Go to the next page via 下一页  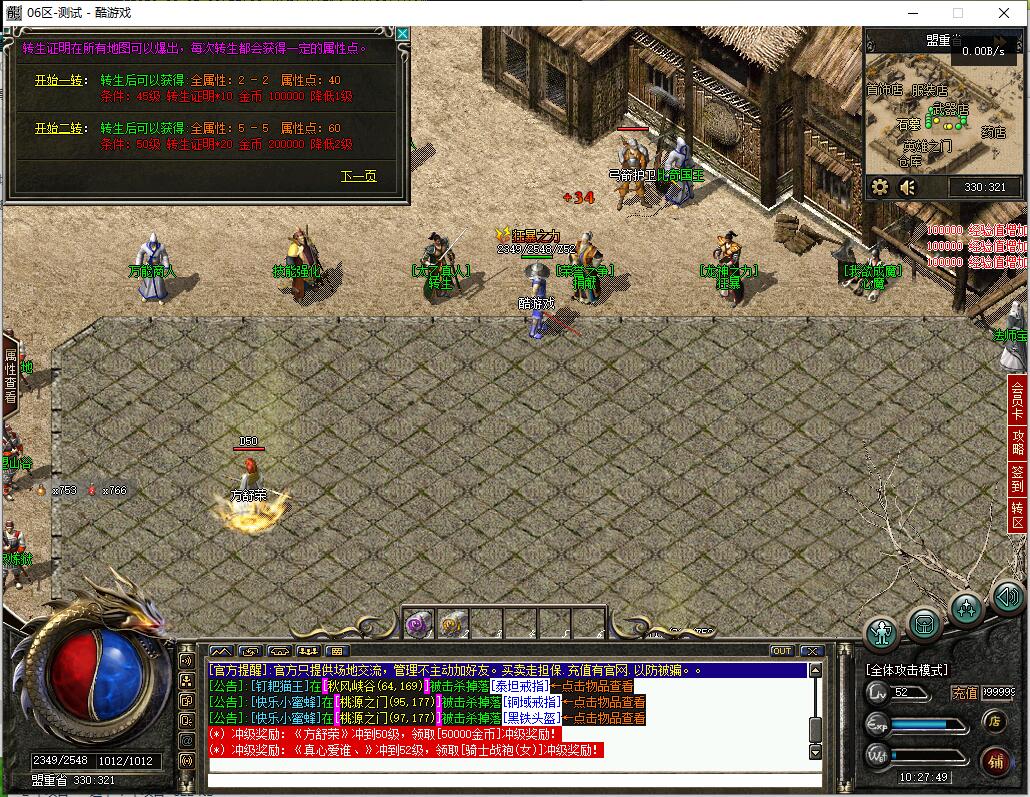tap(358, 176)
